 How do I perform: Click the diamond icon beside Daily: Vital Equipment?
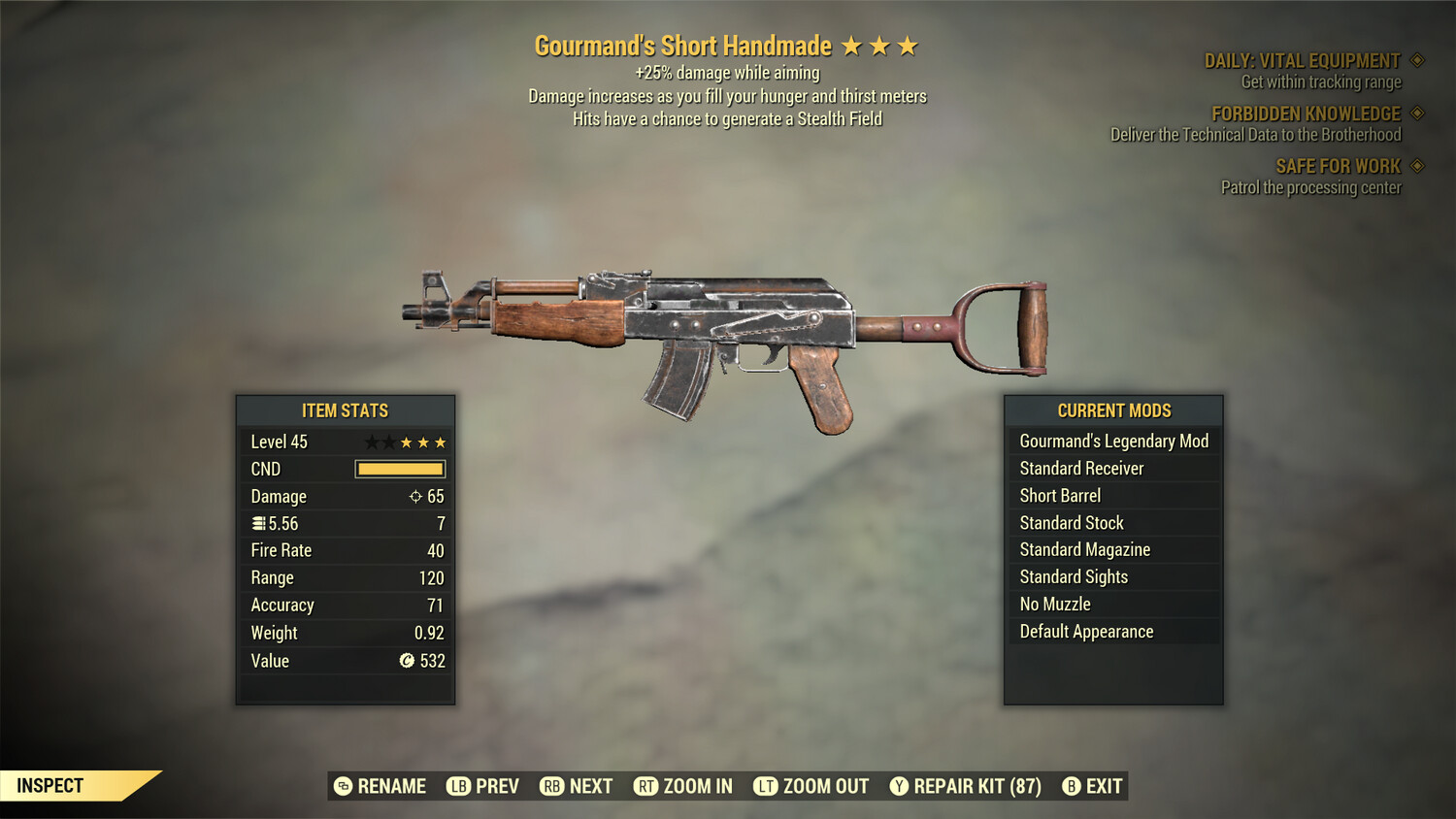click(1415, 59)
